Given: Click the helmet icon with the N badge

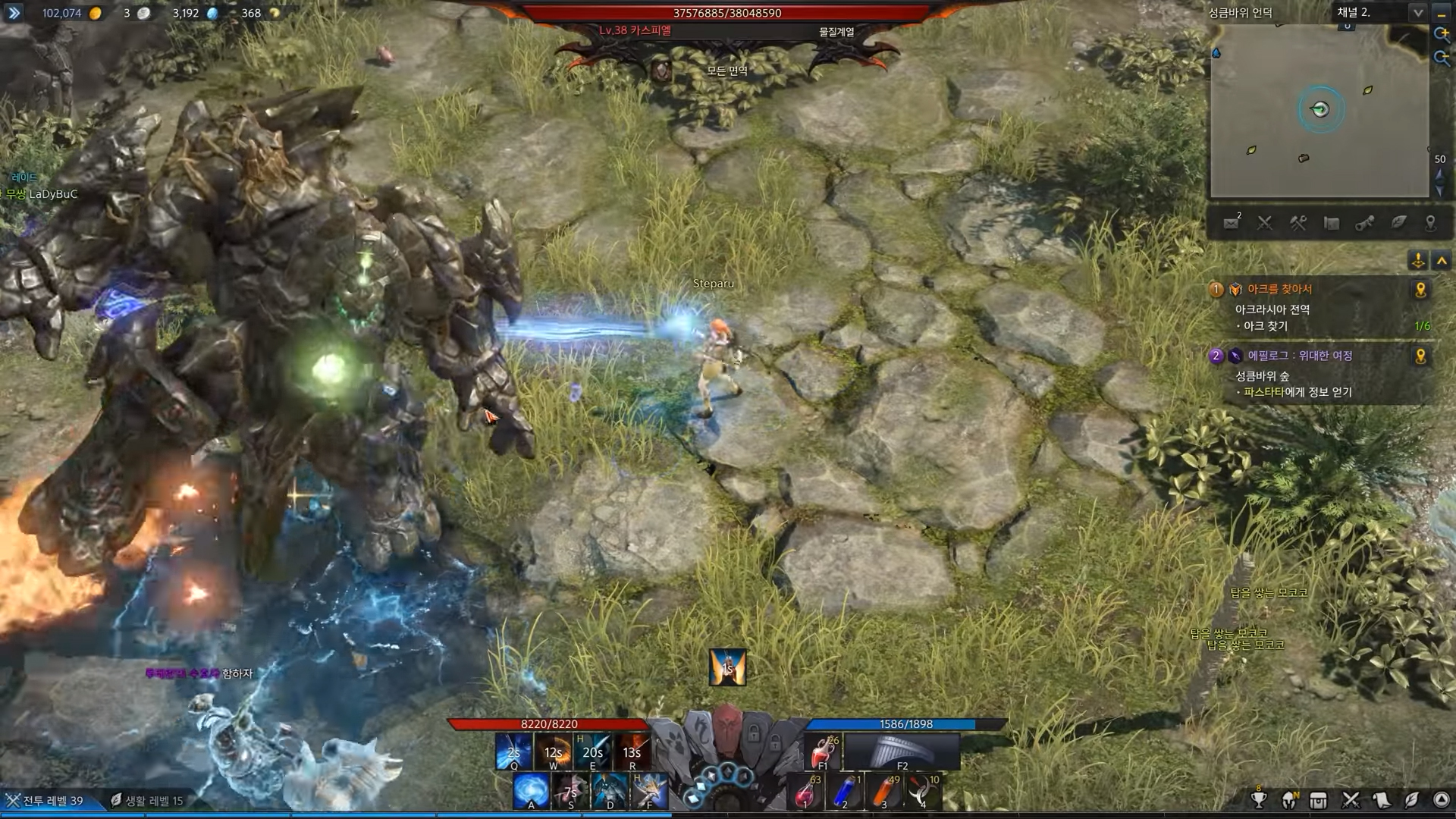Looking at the screenshot, I should click(1288, 801).
